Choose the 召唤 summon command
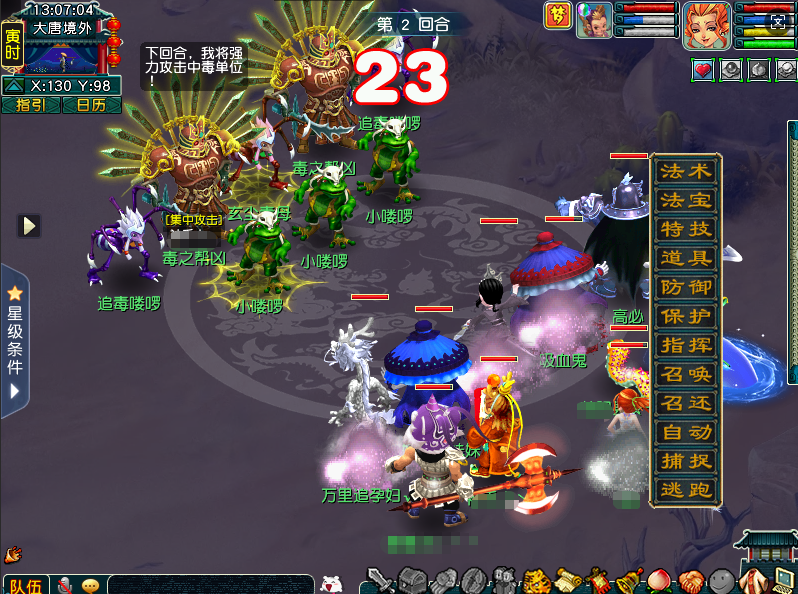 [x=685, y=374]
